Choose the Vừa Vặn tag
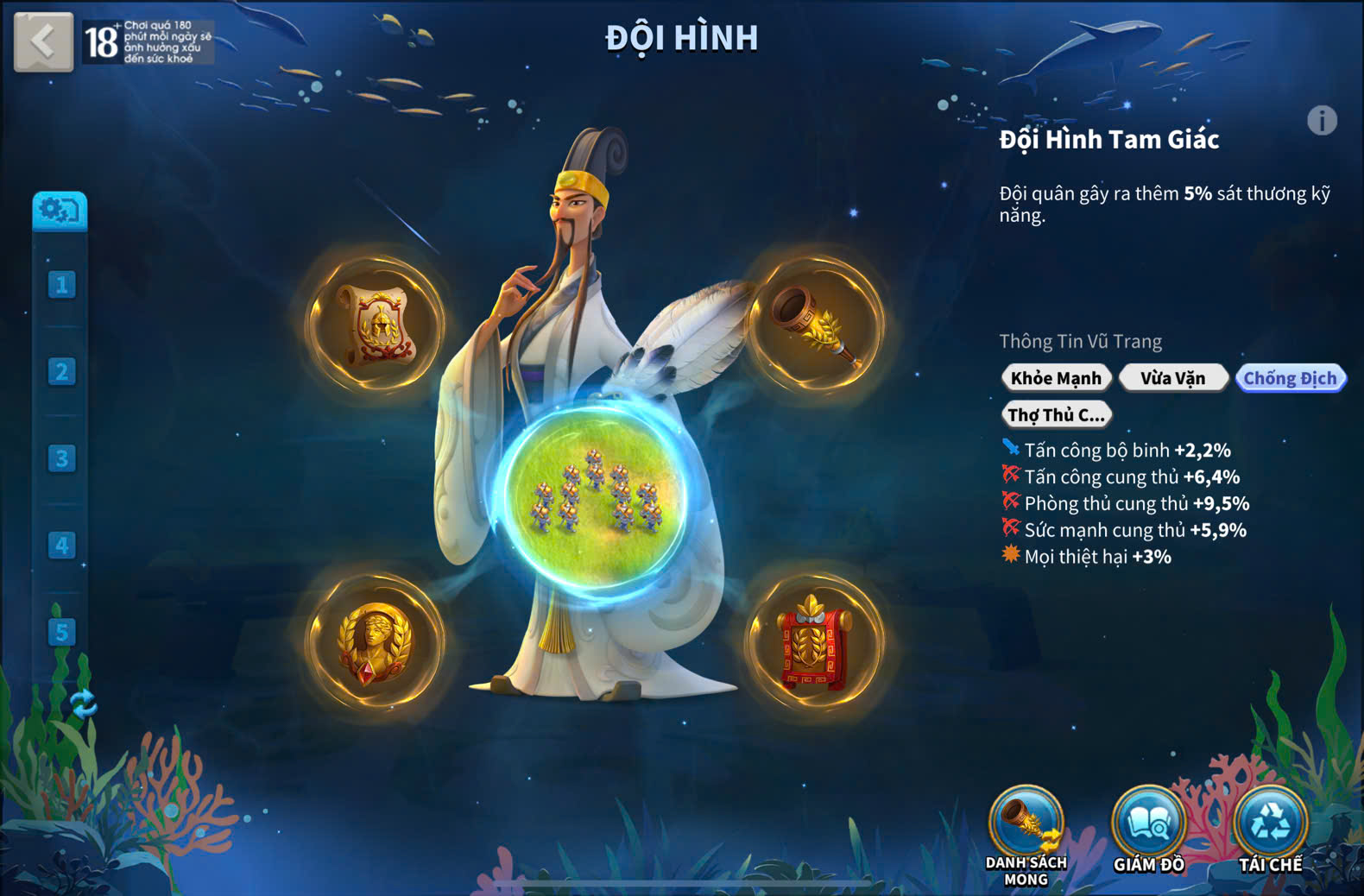This screenshot has width=1364, height=896. click(x=1172, y=378)
